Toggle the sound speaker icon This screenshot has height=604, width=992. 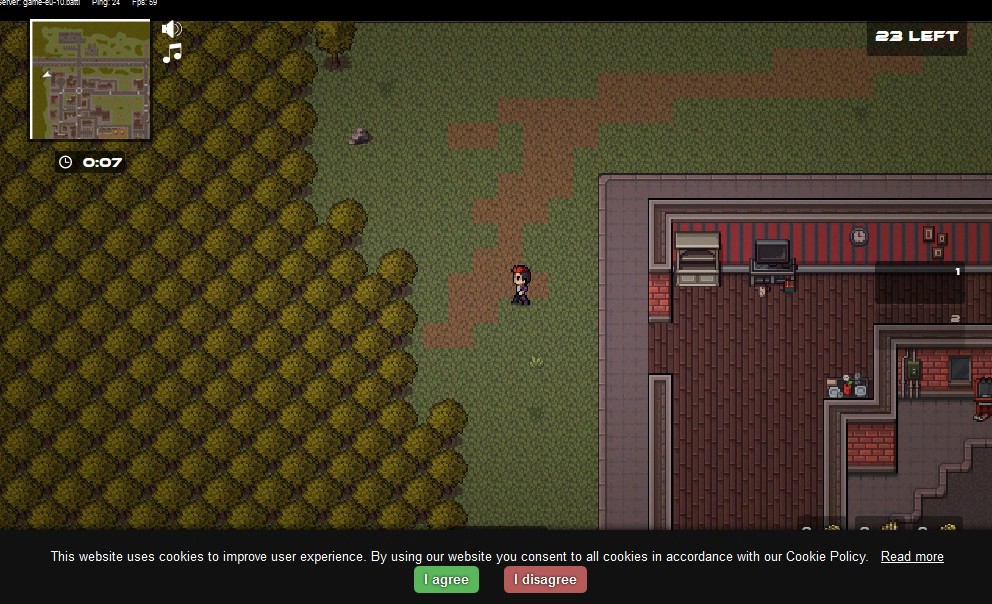click(x=172, y=30)
